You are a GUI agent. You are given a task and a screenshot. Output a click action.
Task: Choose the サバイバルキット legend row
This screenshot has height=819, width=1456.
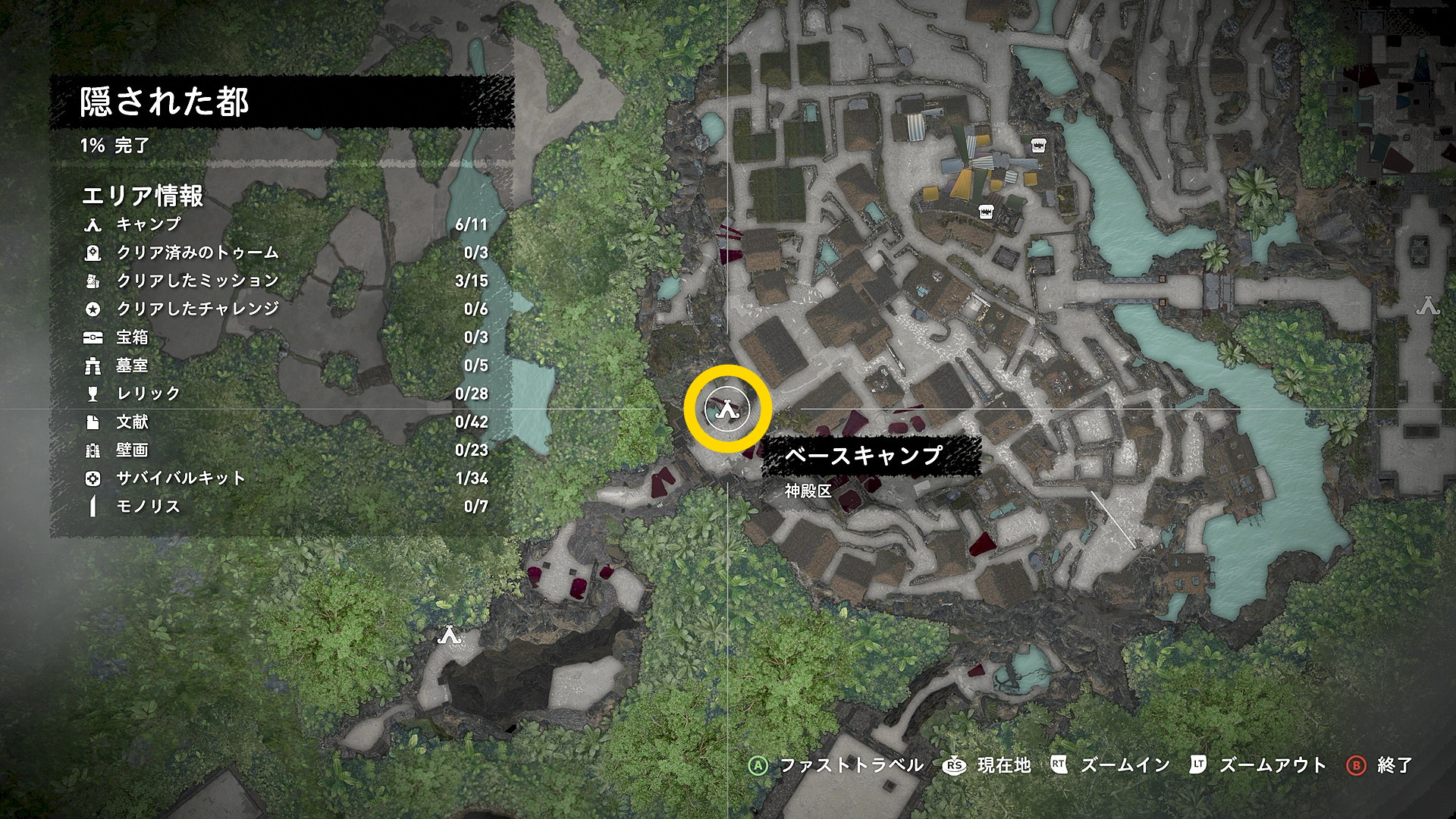pos(180,479)
